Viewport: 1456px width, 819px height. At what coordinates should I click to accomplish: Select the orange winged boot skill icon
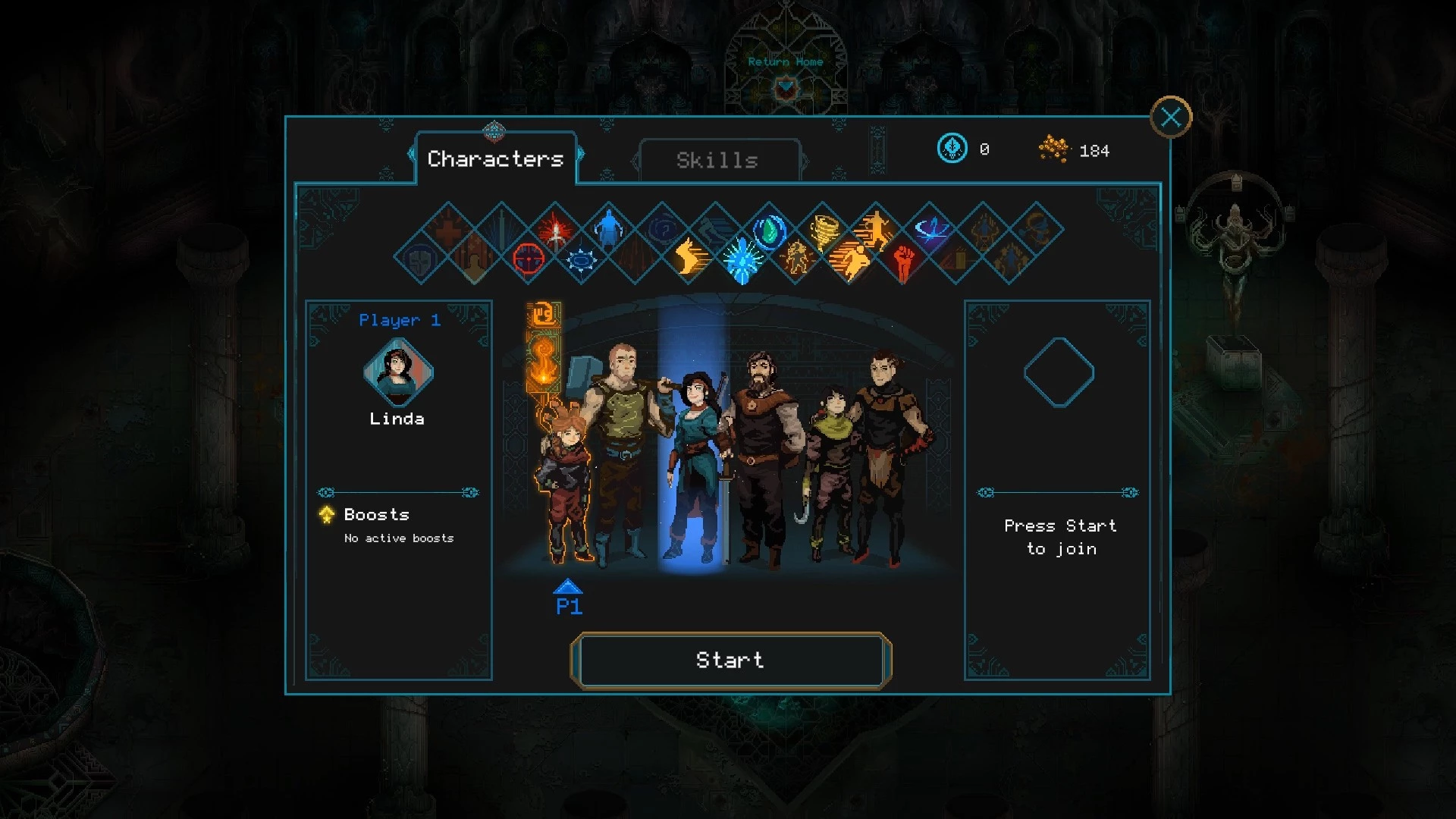(x=689, y=258)
